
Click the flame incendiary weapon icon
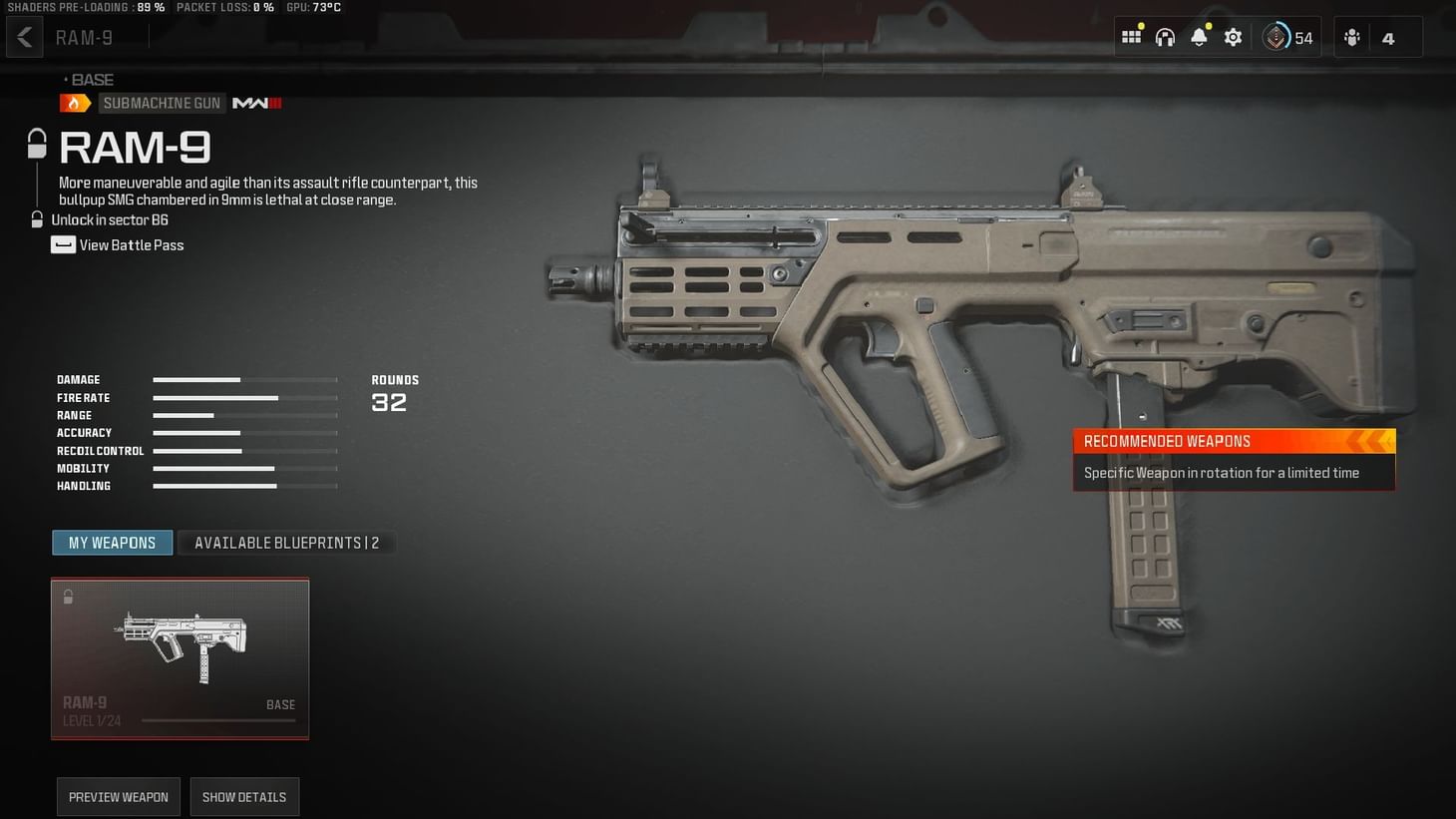click(75, 102)
